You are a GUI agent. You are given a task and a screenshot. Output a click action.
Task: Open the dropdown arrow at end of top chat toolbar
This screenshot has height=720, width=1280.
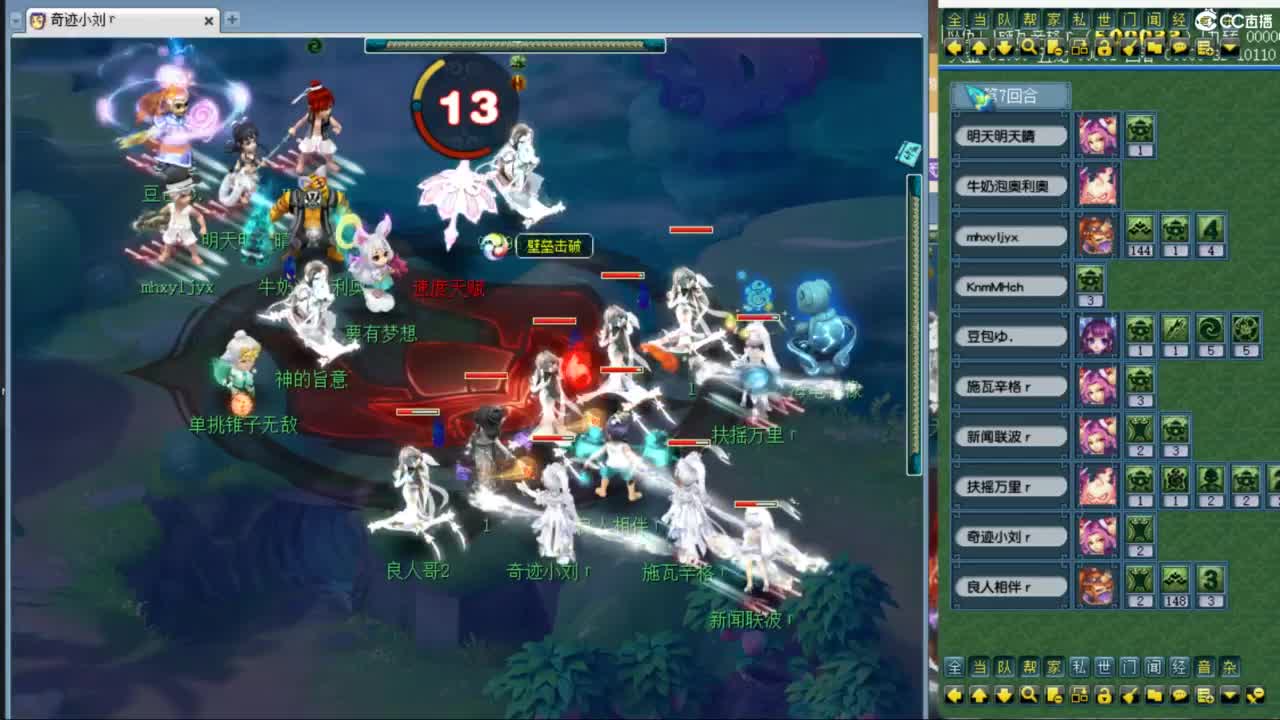(1229, 47)
